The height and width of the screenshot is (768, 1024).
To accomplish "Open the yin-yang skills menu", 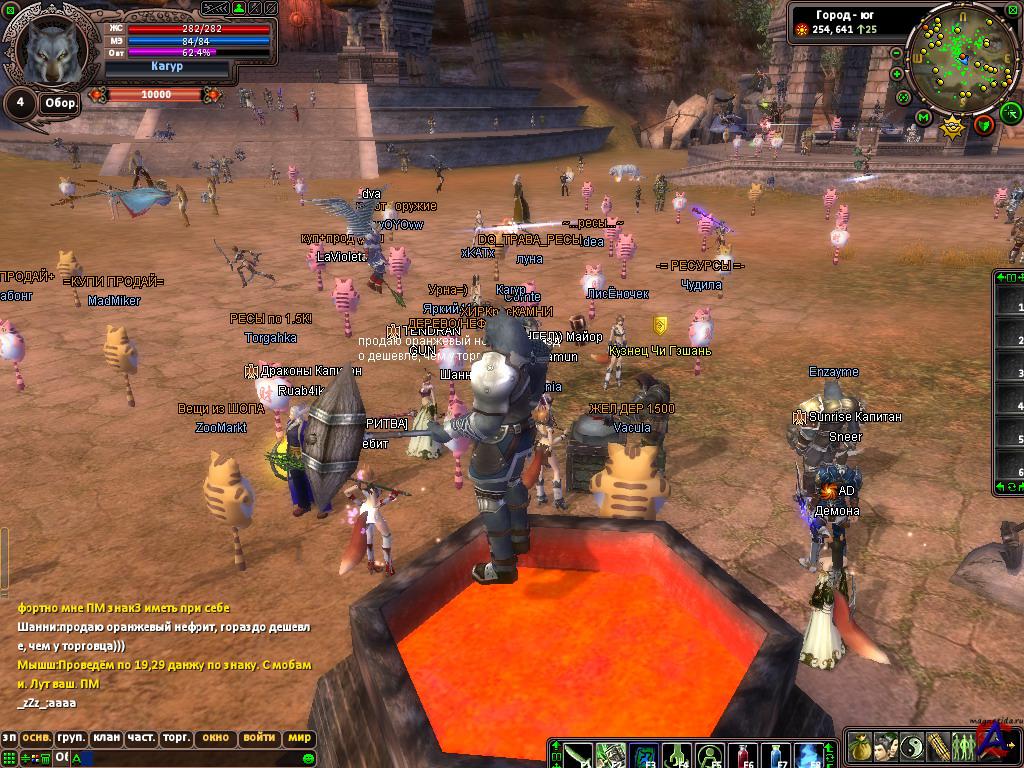I will pos(911,746).
